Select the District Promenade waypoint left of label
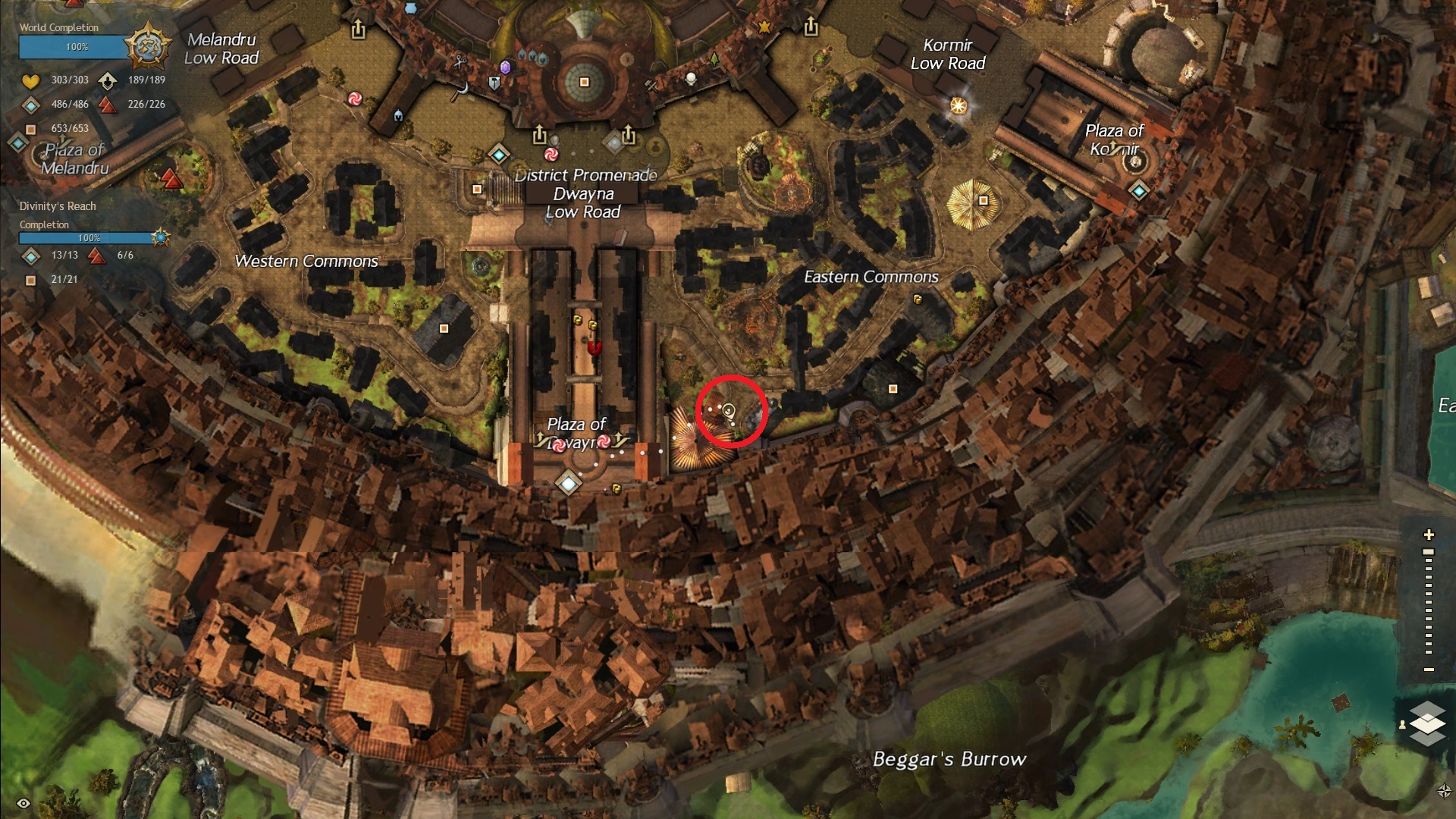Image resolution: width=1456 pixels, height=819 pixels. tap(498, 155)
